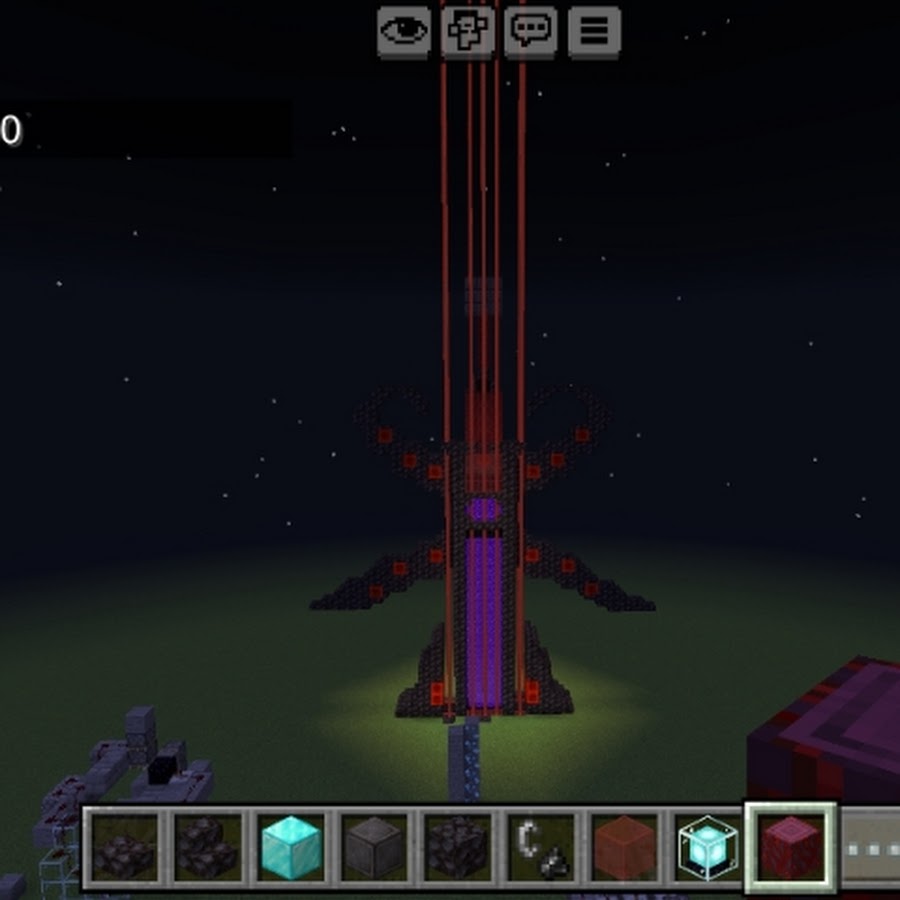Select the highlighted dark red block slot
The width and height of the screenshot is (900, 900).
pos(791,848)
